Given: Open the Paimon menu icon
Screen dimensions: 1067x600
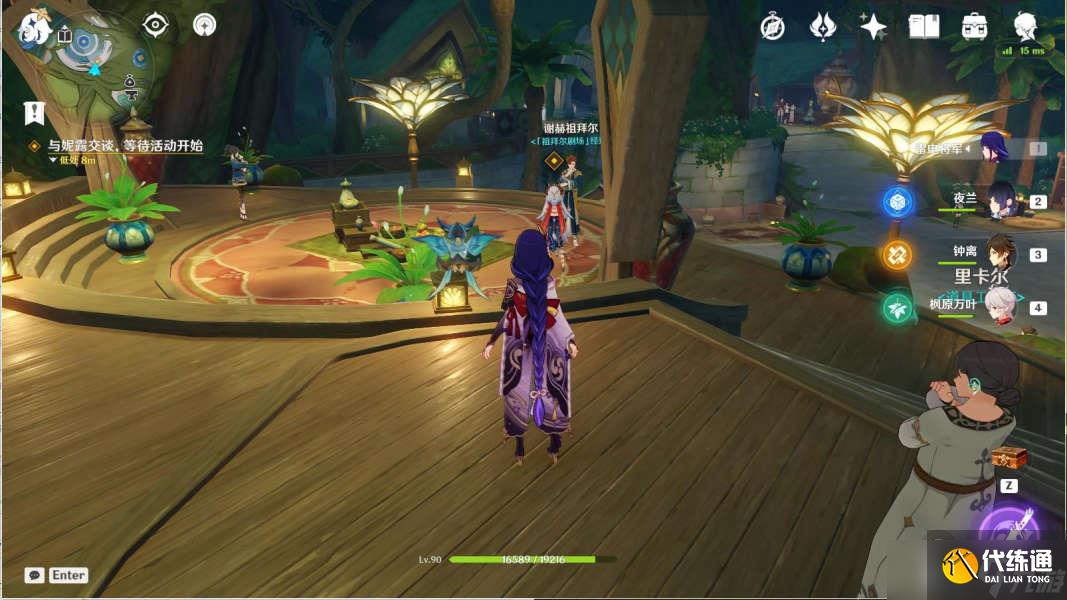Looking at the screenshot, I should tap(33, 28).
